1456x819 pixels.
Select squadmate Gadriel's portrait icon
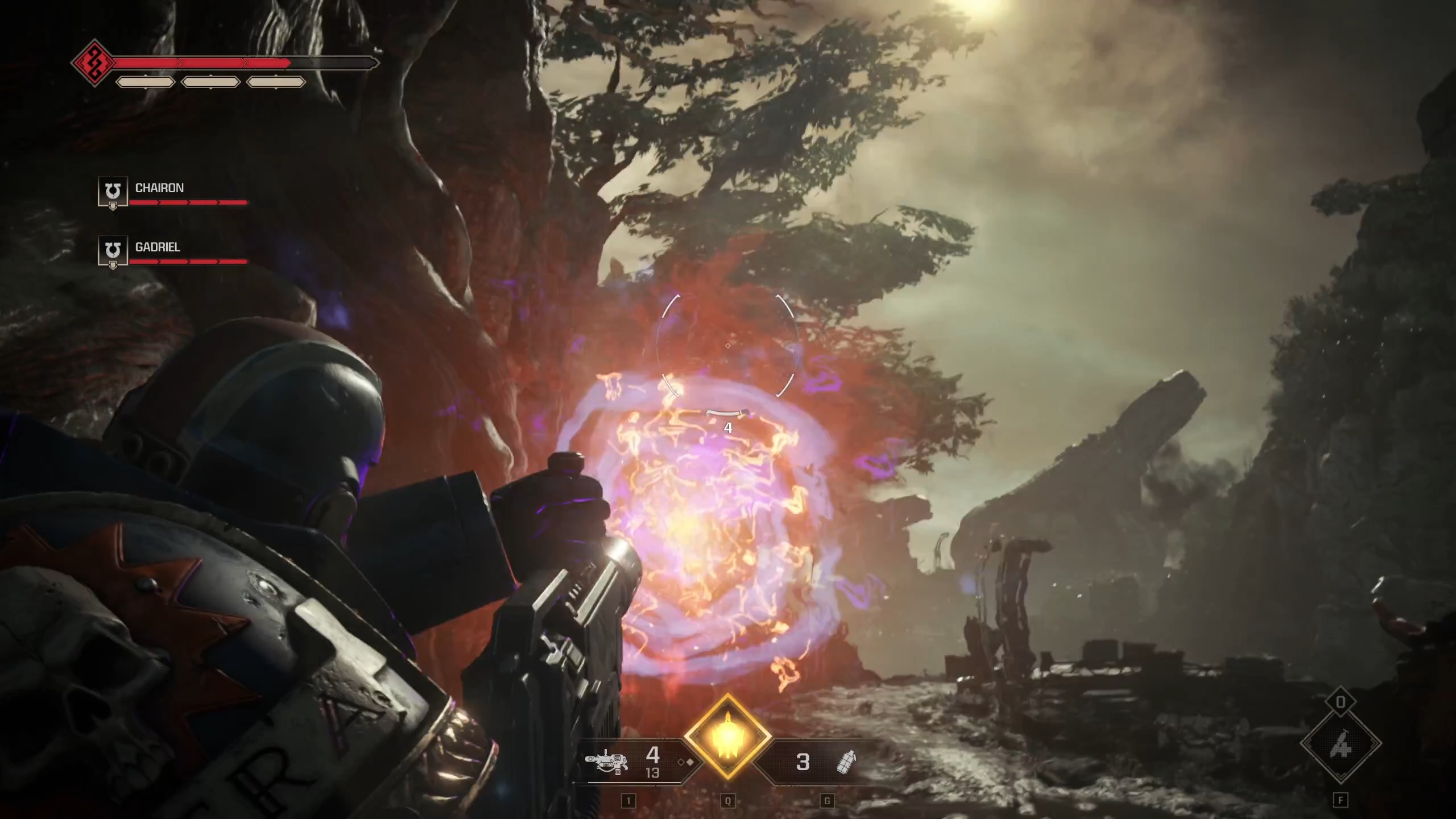(x=113, y=251)
